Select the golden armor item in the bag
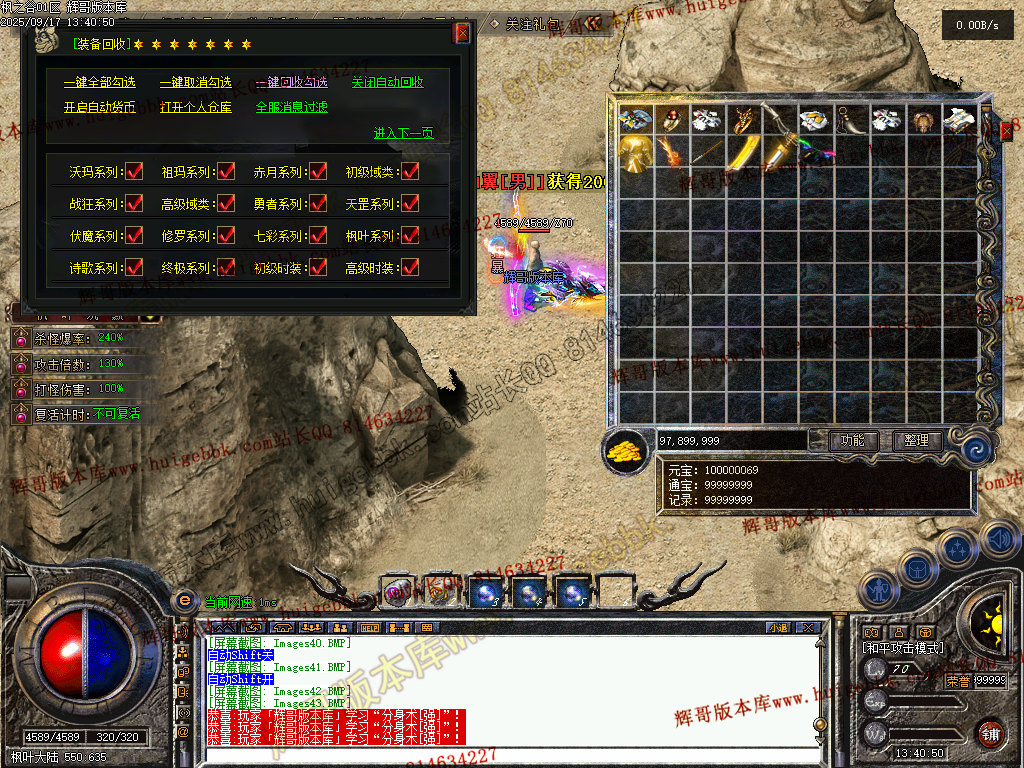1024x768 pixels. click(x=635, y=155)
